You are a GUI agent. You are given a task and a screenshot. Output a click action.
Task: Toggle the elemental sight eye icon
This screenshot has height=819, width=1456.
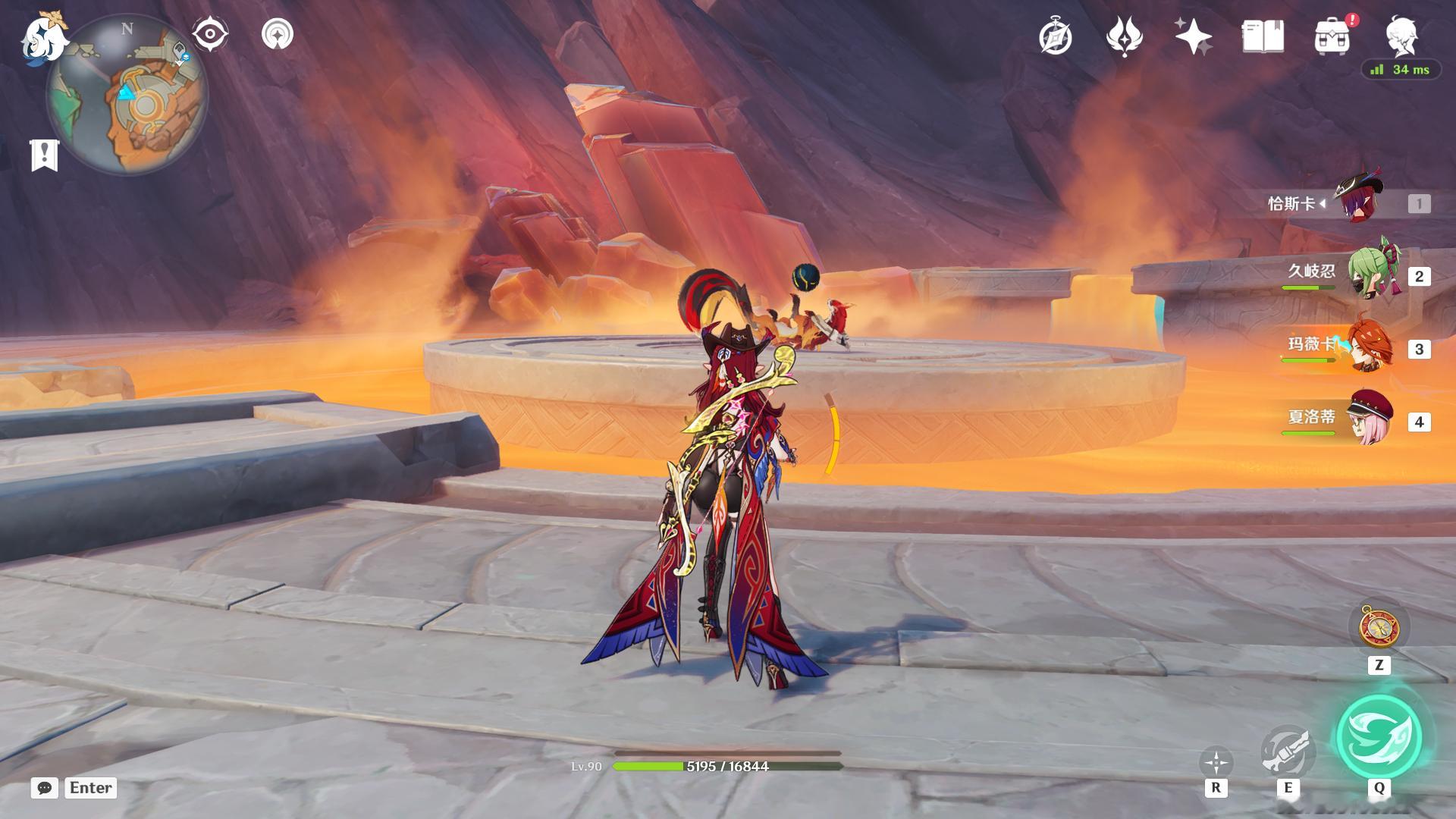coord(210,35)
